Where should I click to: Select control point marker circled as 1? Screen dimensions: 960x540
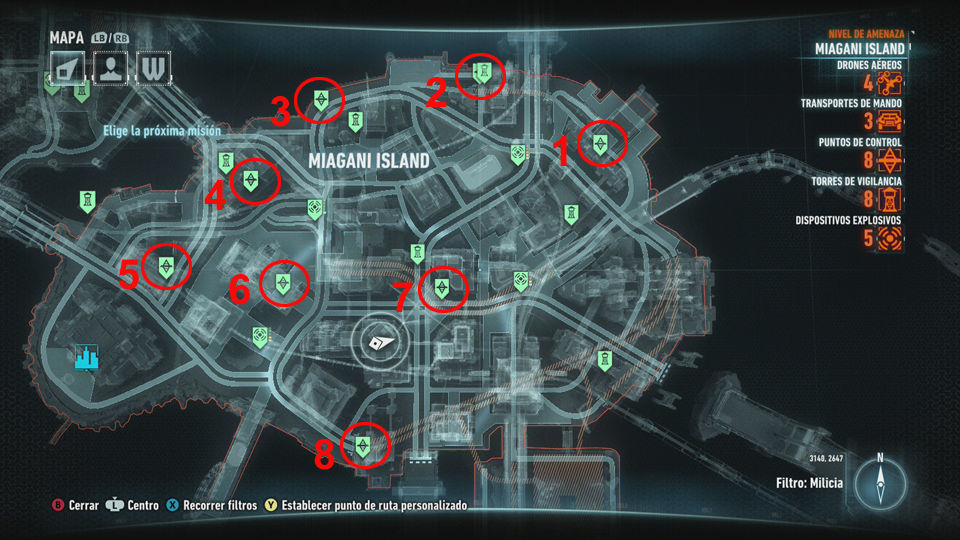pos(599,143)
